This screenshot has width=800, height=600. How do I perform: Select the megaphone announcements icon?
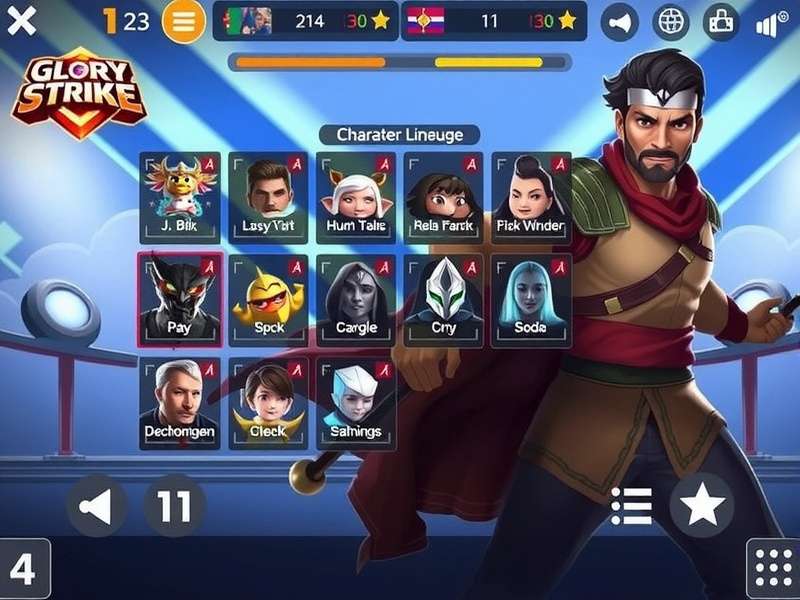pos(620,22)
